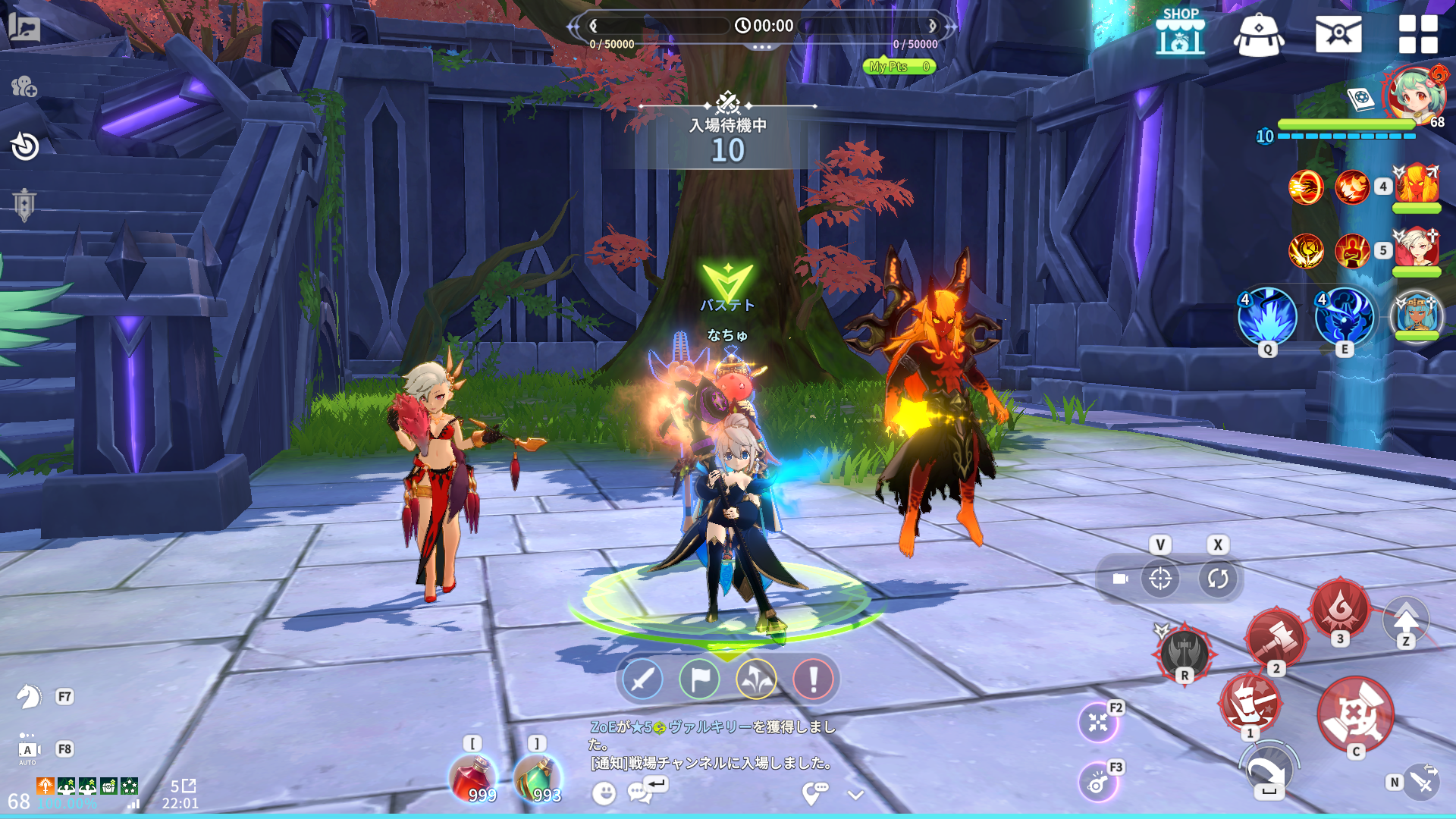Click the camera reset circular arrows
The image size is (1456, 819).
pos(1218,579)
